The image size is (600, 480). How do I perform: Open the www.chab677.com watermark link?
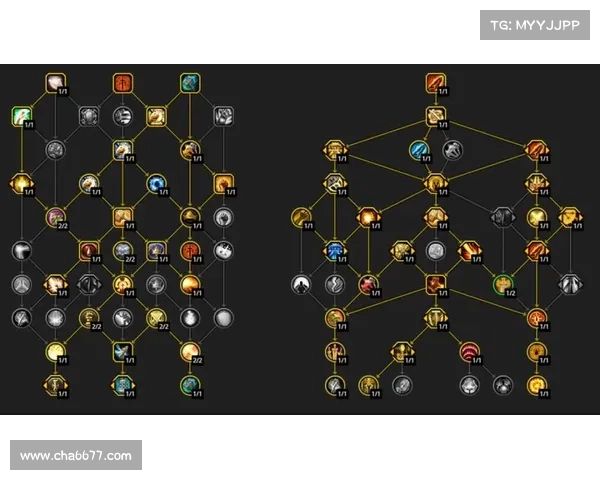76,456
